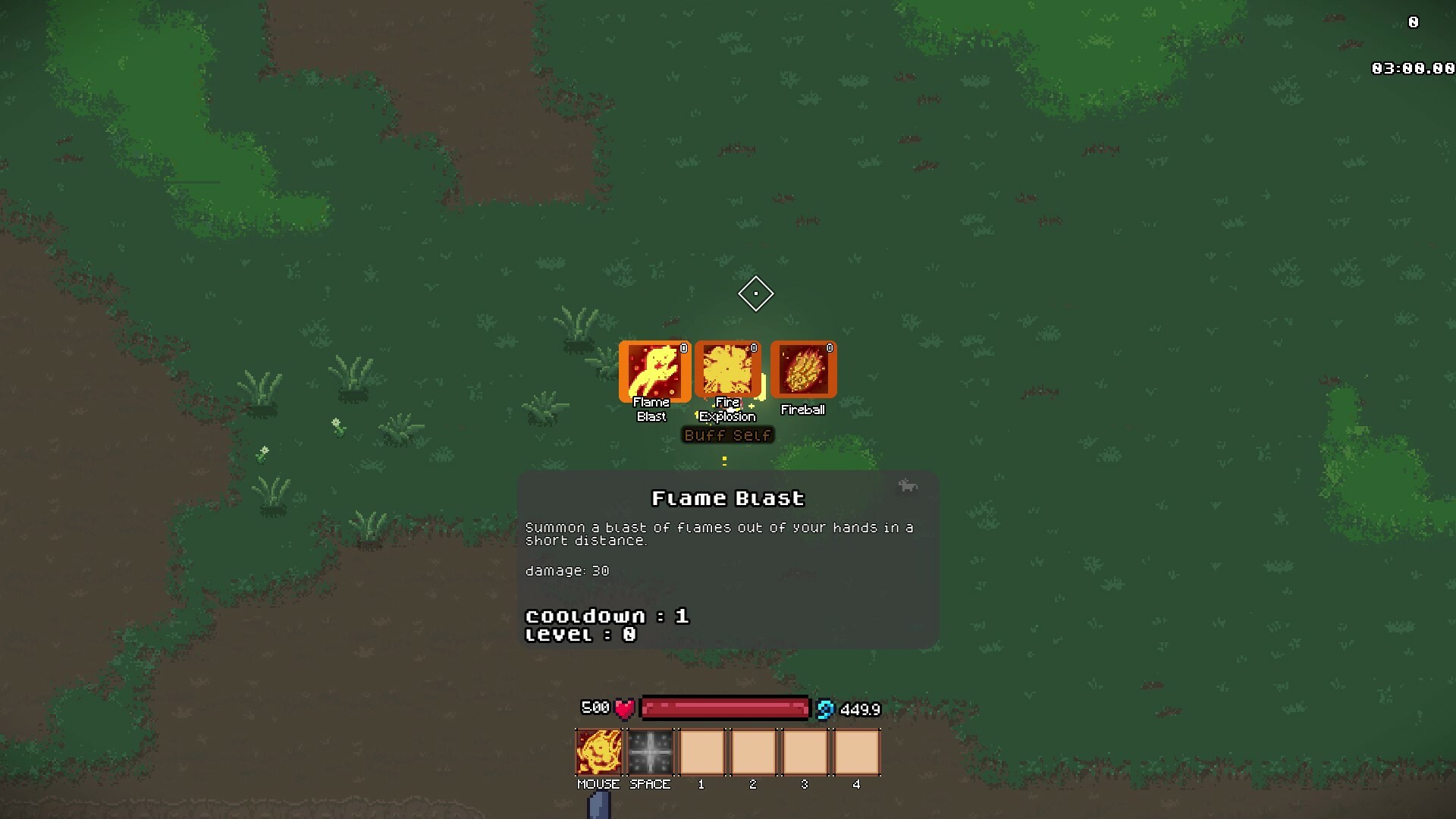Screen dimensions: 1456x819
Task: Expand empty hotbar slot 1
Action: click(x=701, y=752)
